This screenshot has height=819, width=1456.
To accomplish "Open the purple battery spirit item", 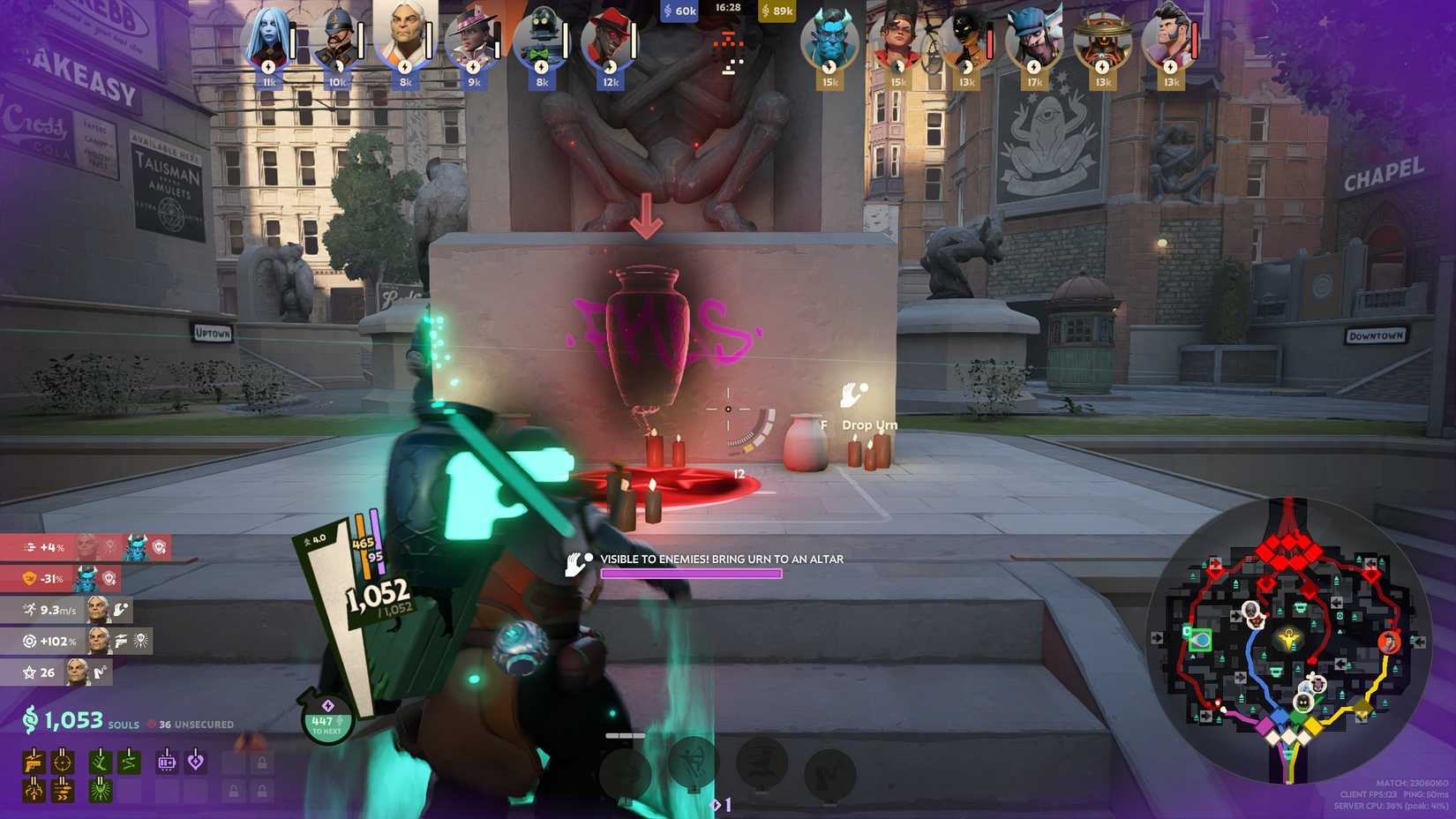I will pyautogui.click(x=167, y=763).
